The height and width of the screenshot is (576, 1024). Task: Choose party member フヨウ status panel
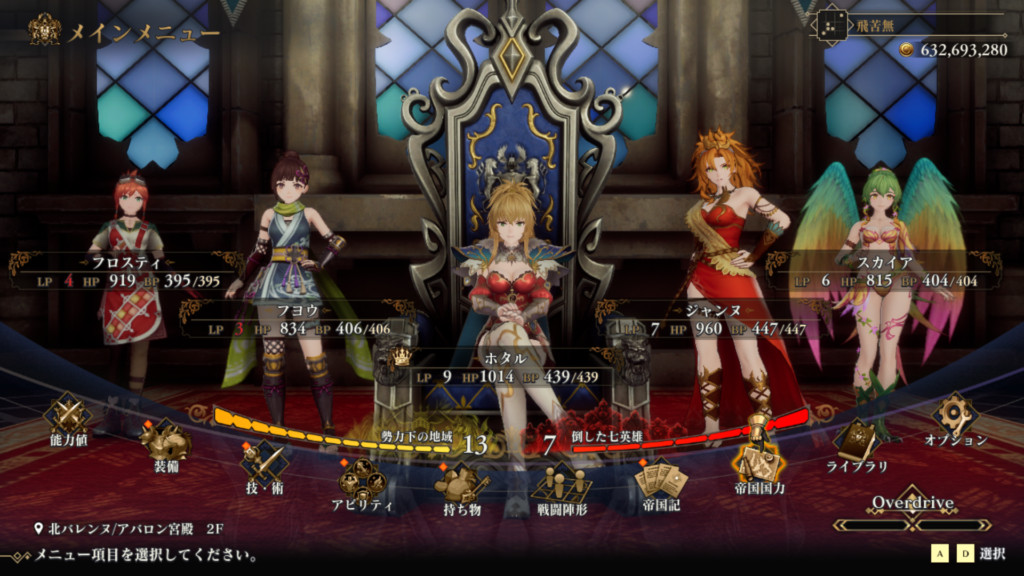pos(297,320)
